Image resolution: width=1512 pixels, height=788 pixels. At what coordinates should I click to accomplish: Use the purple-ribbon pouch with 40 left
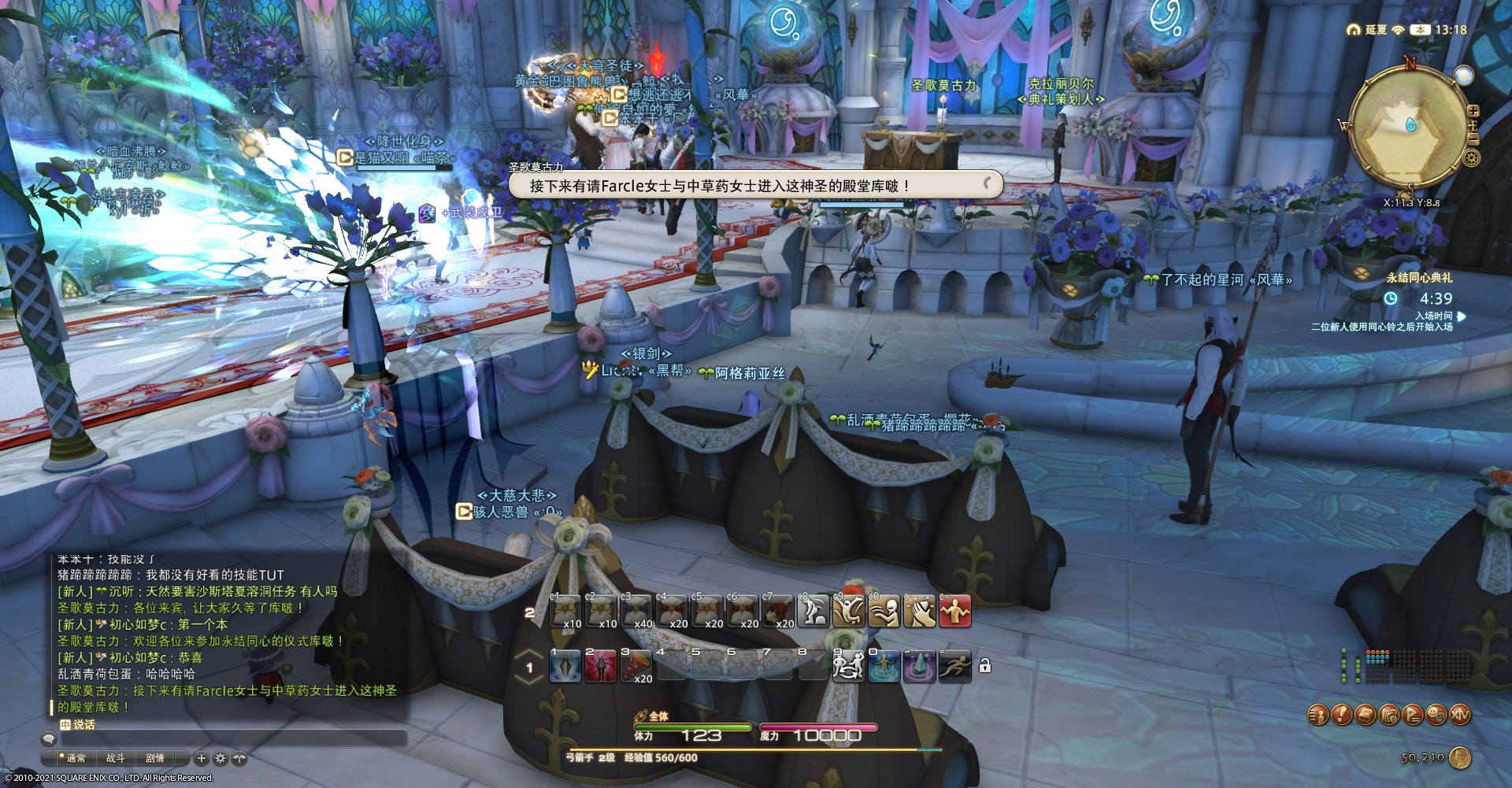[636, 612]
